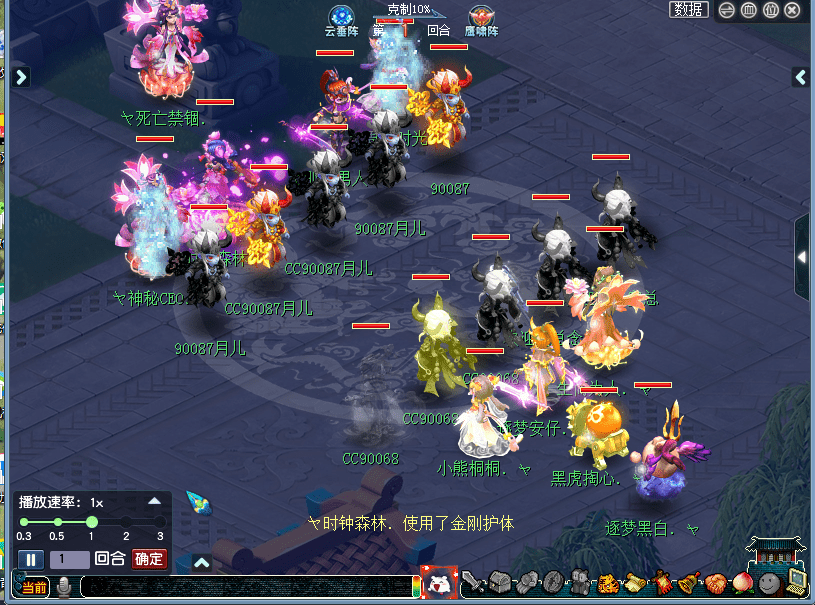The height and width of the screenshot is (605, 815).
Task: Open the scroll icon in toolbar
Action: click(636, 582)
